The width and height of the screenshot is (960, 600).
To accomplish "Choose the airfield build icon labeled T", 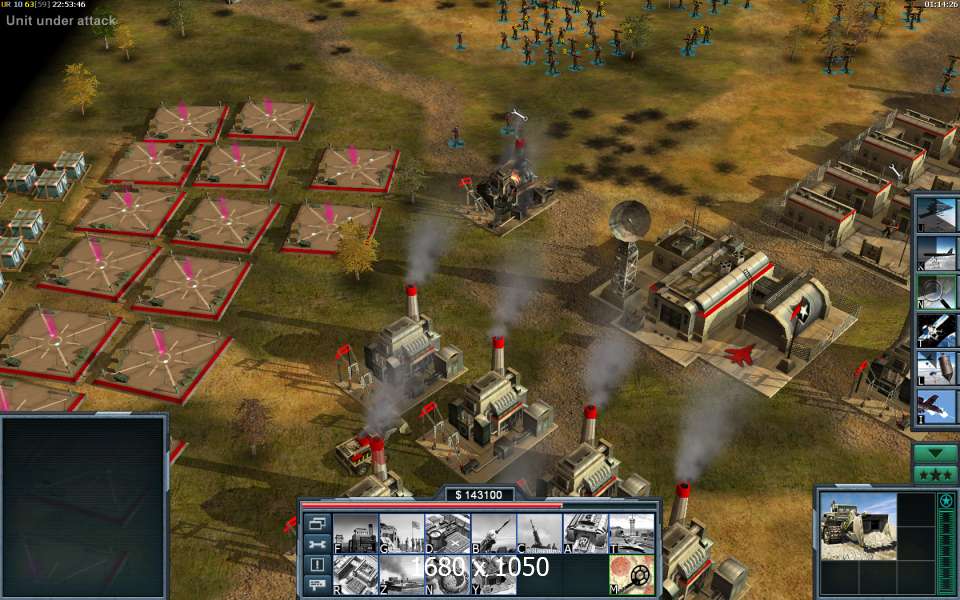I will [632, 533].
